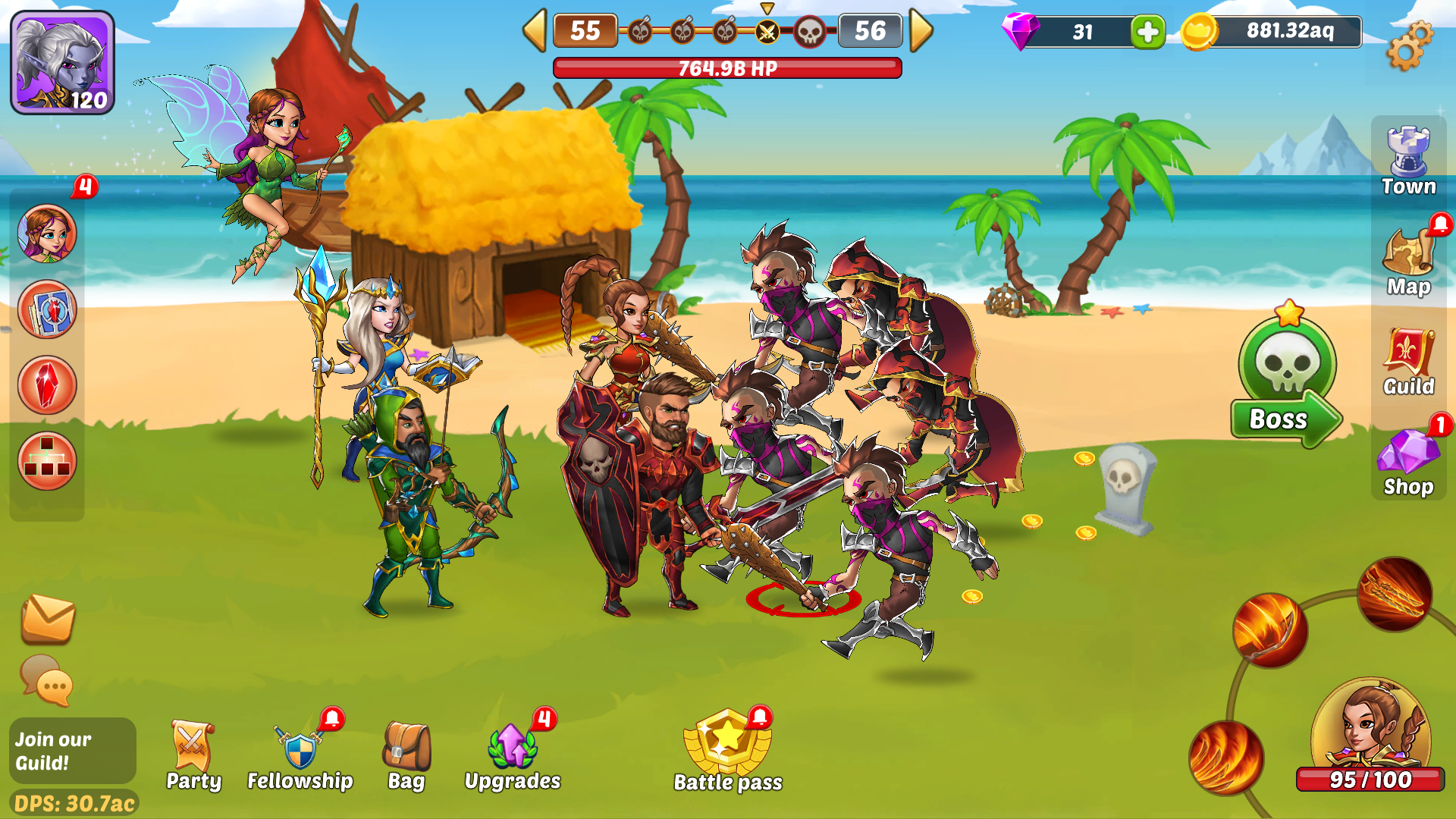Open the settings gear
The width and height of the screenshot is (1456, 819).
click(1409, 45)
